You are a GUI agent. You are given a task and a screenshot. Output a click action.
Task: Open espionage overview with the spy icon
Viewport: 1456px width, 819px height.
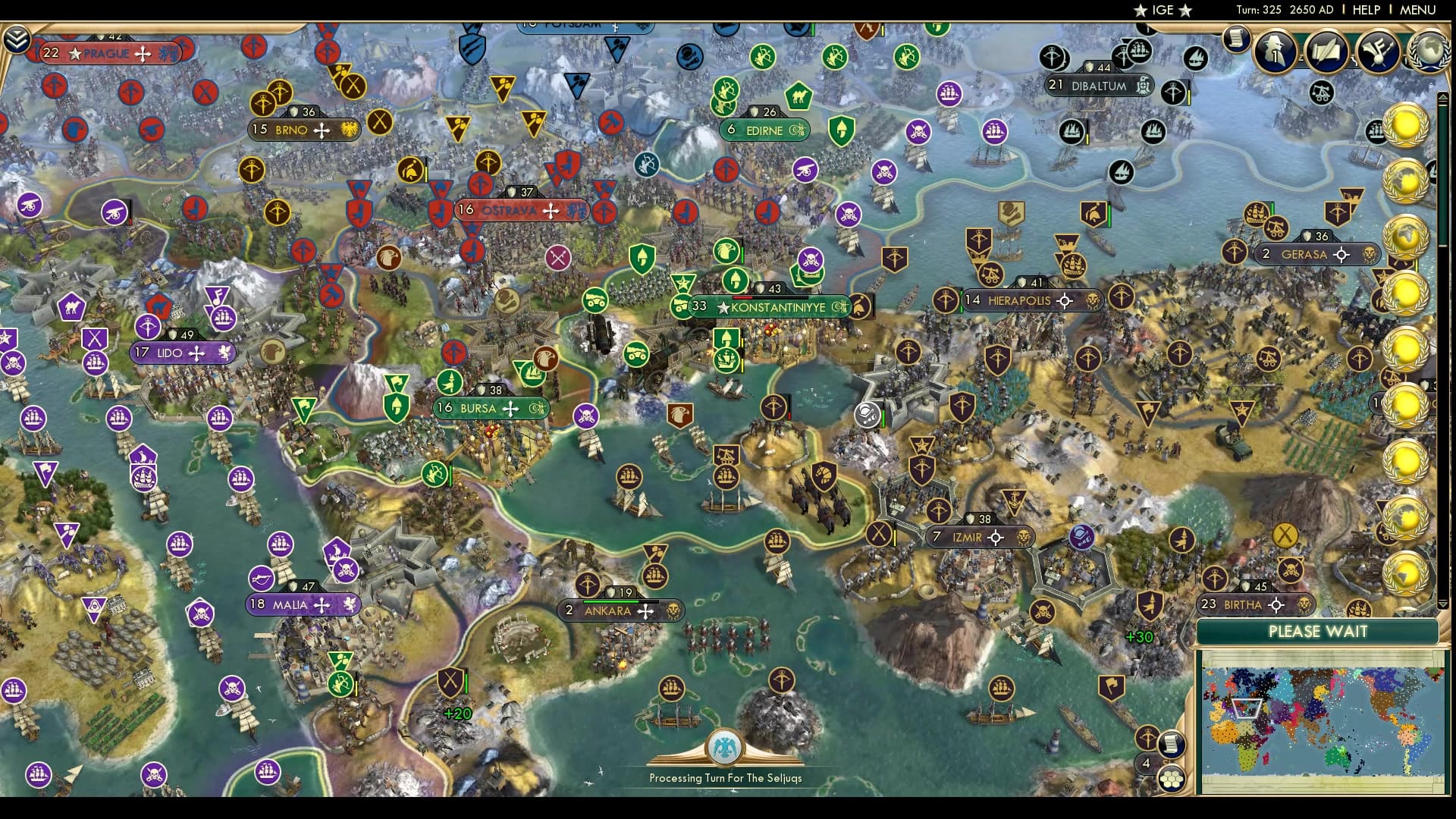pos(1276,53)
